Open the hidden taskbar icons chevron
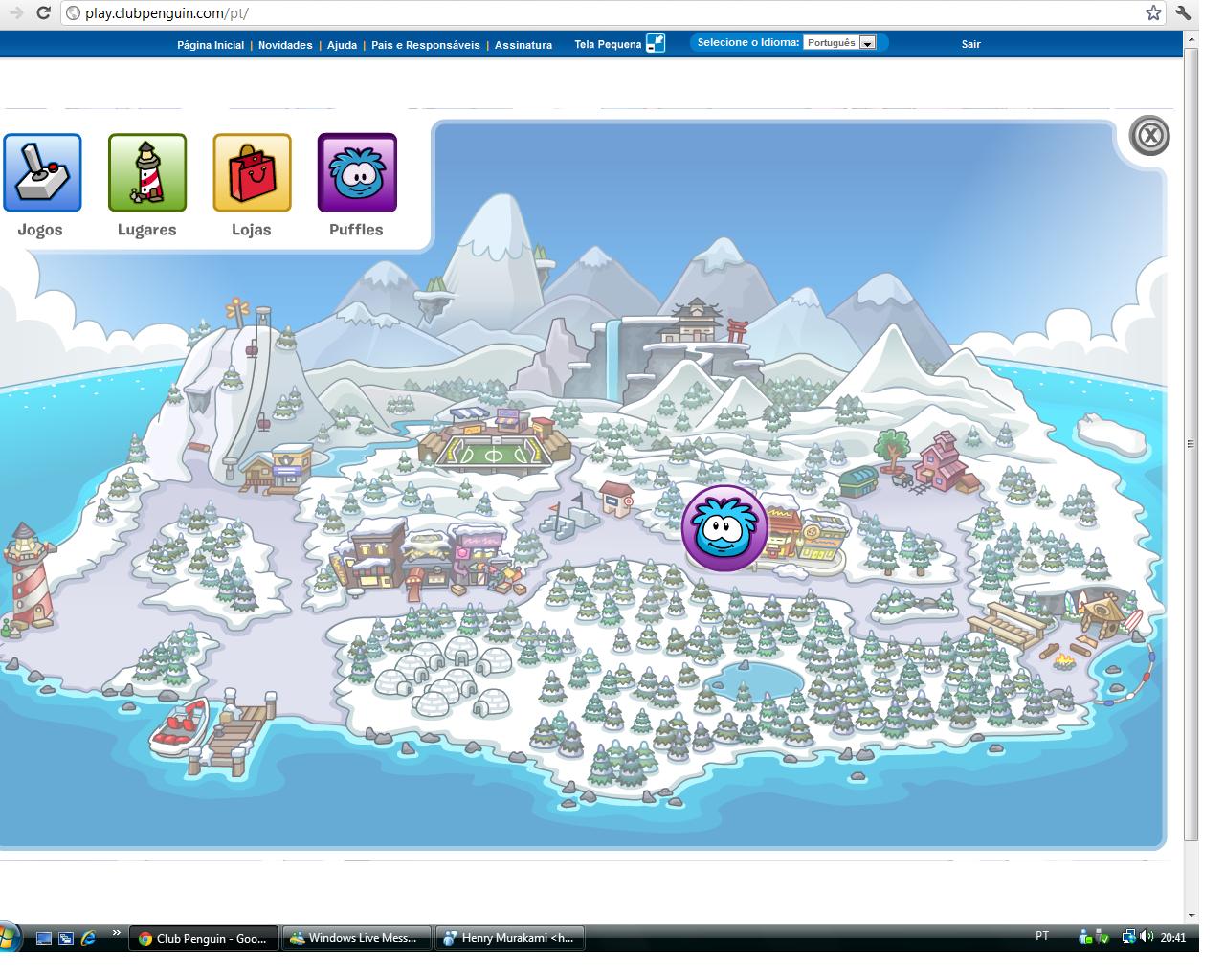This screenshot has height=980, width=1225. (117, 929)
